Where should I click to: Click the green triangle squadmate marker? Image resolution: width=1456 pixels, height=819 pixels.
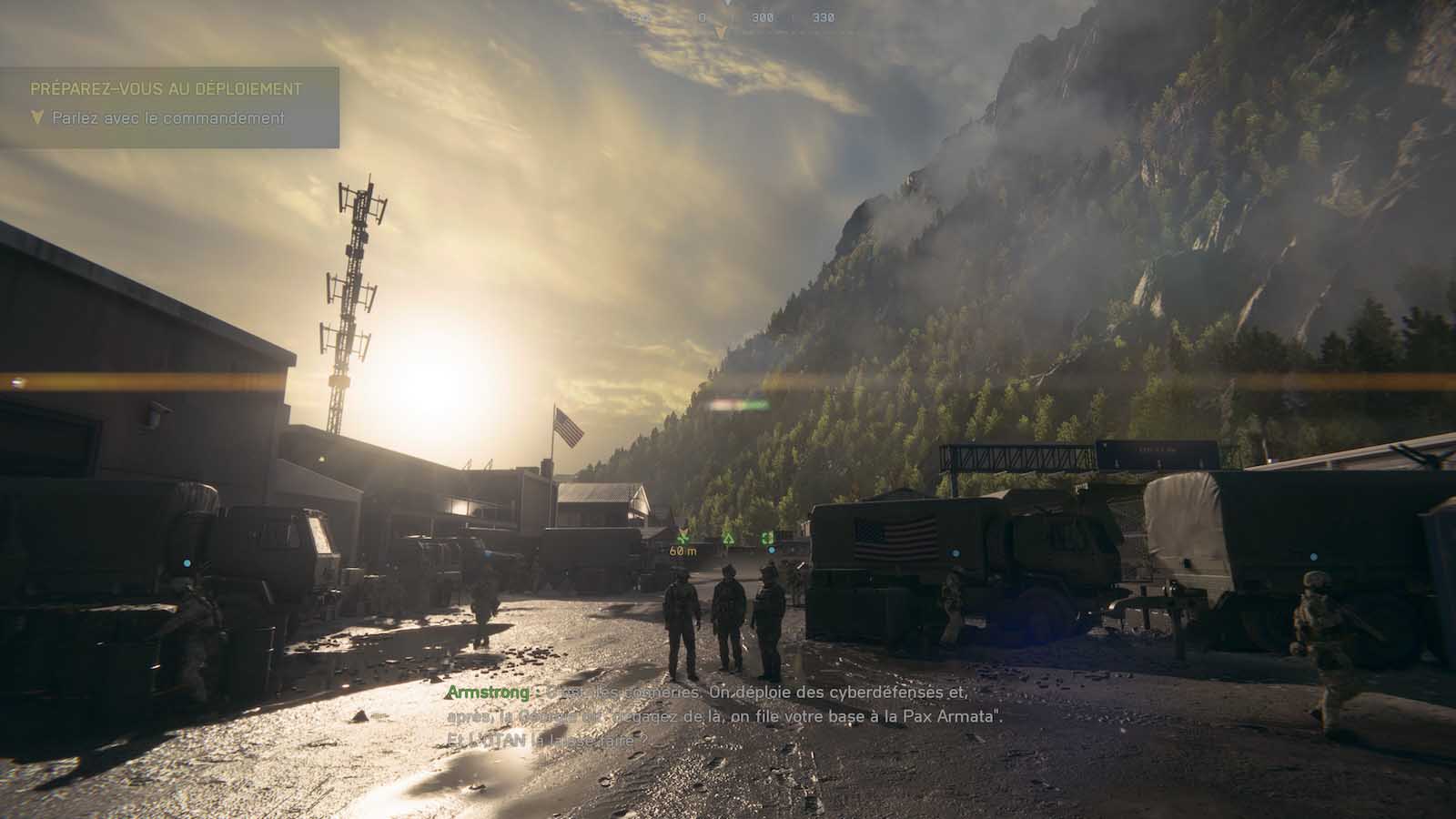tap(728, 538)
